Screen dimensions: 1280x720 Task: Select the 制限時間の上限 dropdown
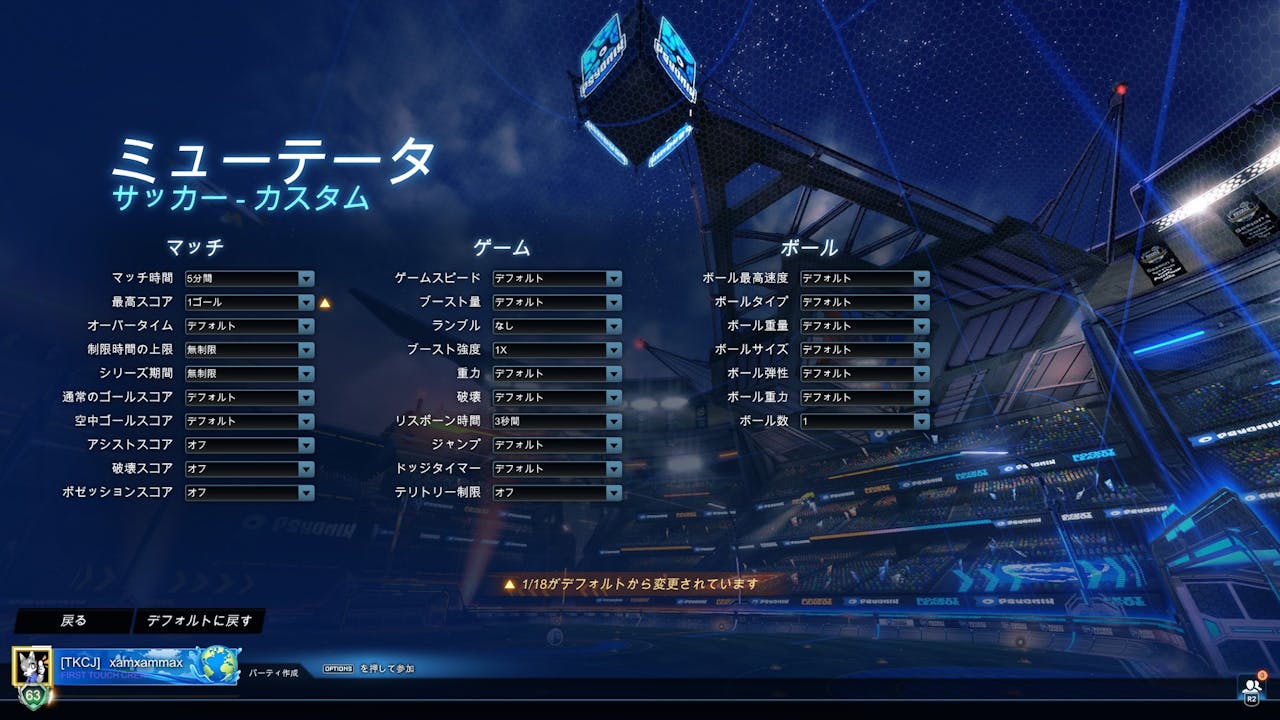249,350
